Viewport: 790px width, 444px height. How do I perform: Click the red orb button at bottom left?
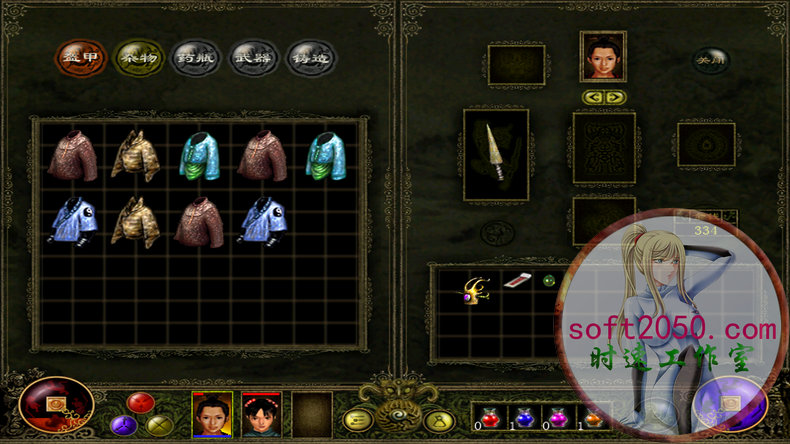tap(56, 405)
